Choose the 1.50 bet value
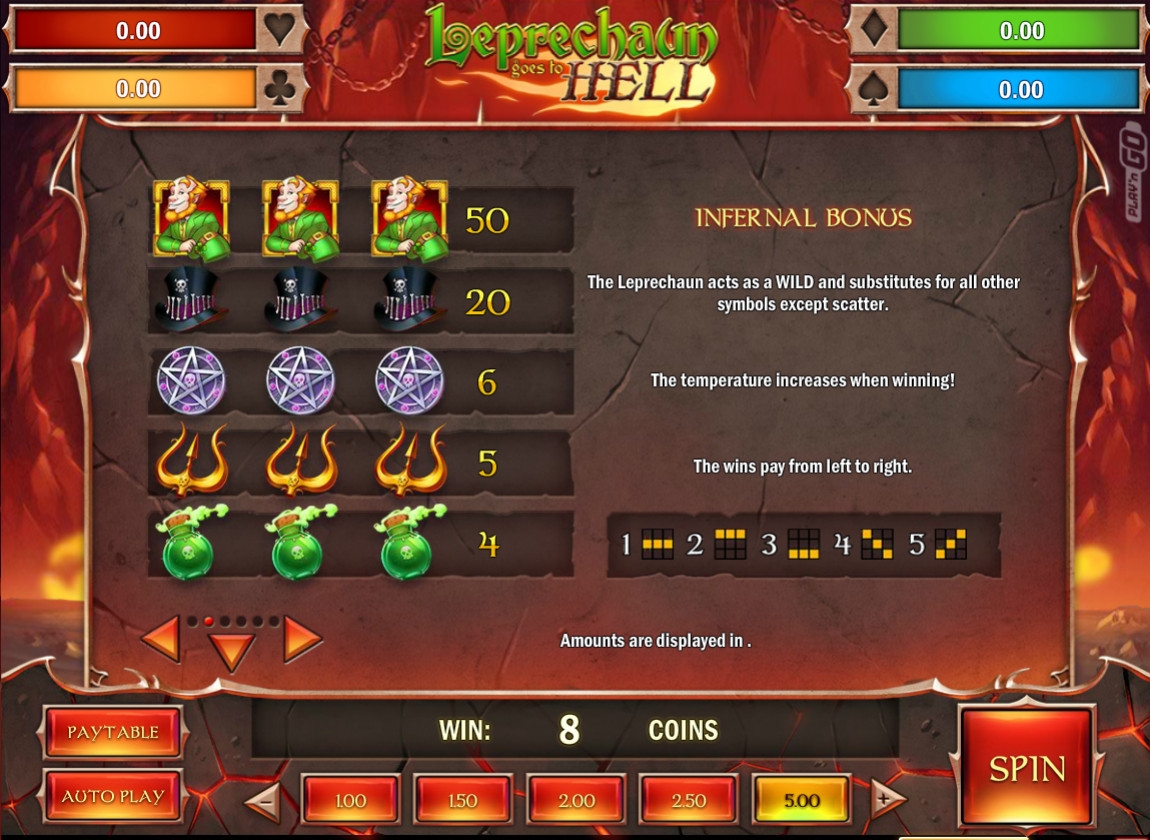 pyautogui.click(x=463, y=800)
